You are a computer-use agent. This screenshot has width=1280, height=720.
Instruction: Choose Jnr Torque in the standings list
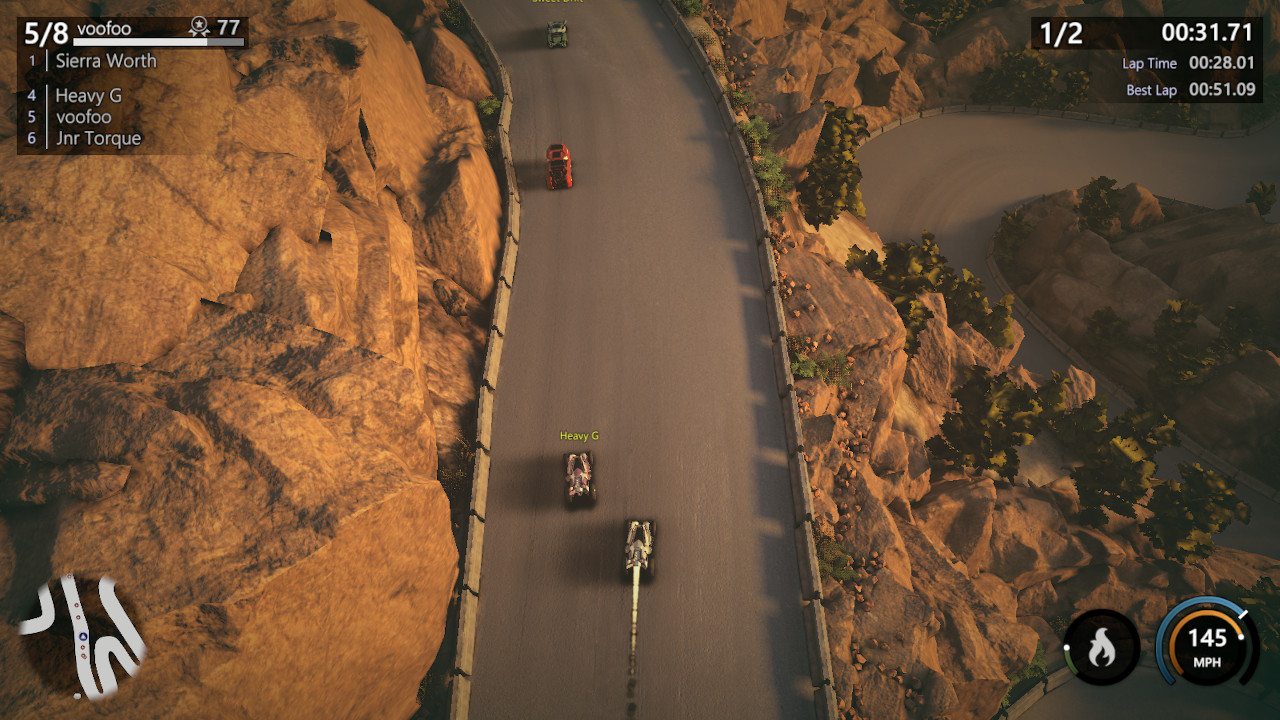tap(98, 138)
